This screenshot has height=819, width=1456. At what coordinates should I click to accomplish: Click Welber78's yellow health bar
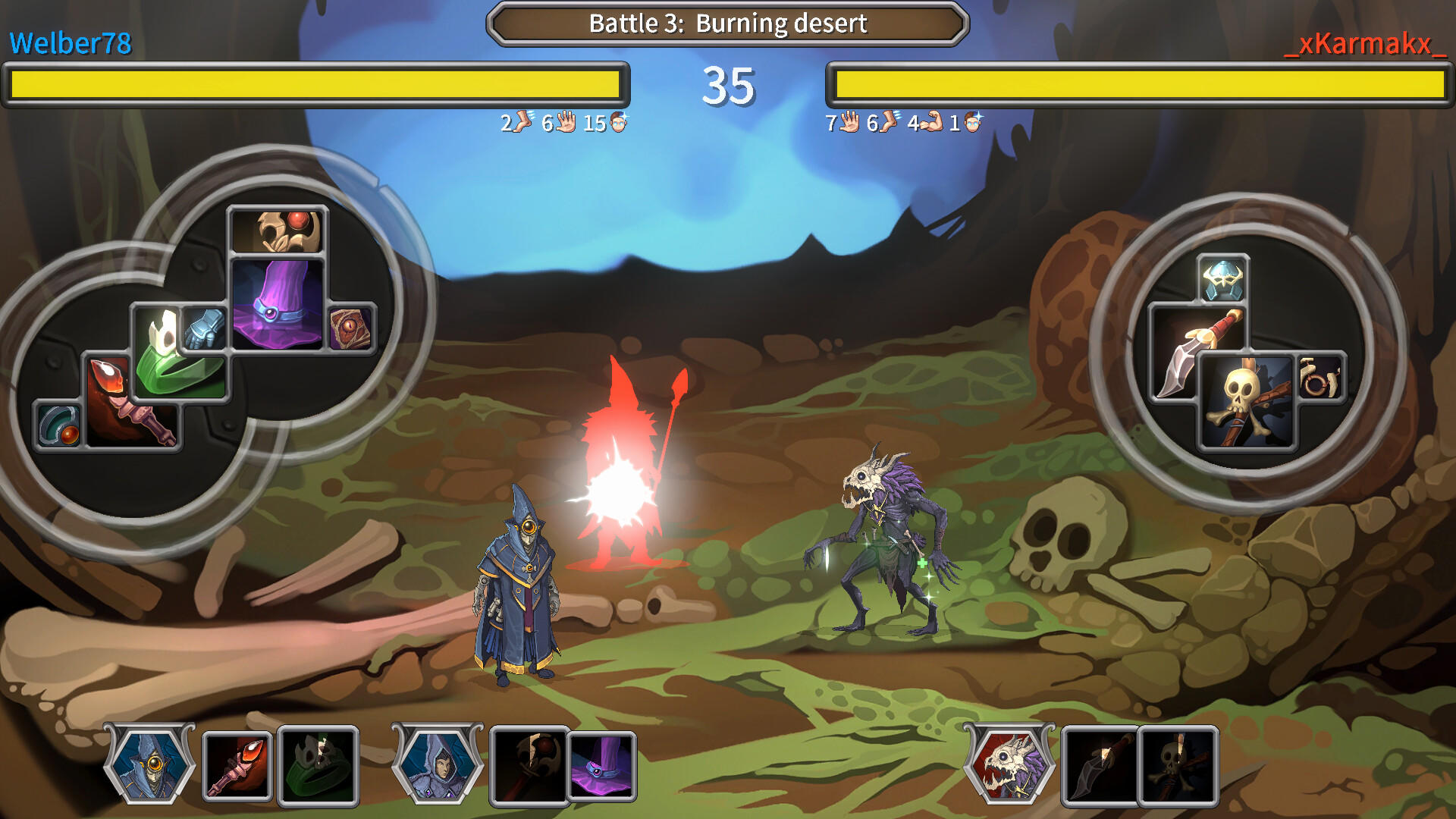pos(315,85)
